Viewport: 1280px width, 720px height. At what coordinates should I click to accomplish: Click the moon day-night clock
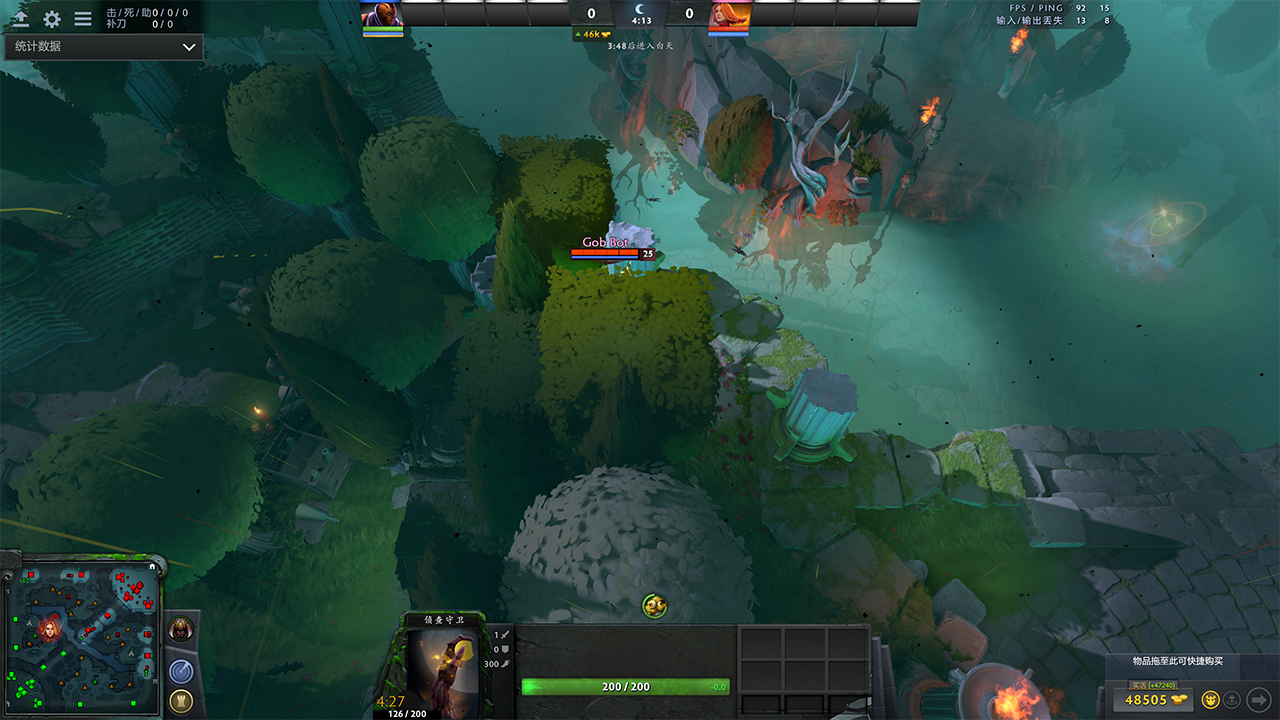641,11
